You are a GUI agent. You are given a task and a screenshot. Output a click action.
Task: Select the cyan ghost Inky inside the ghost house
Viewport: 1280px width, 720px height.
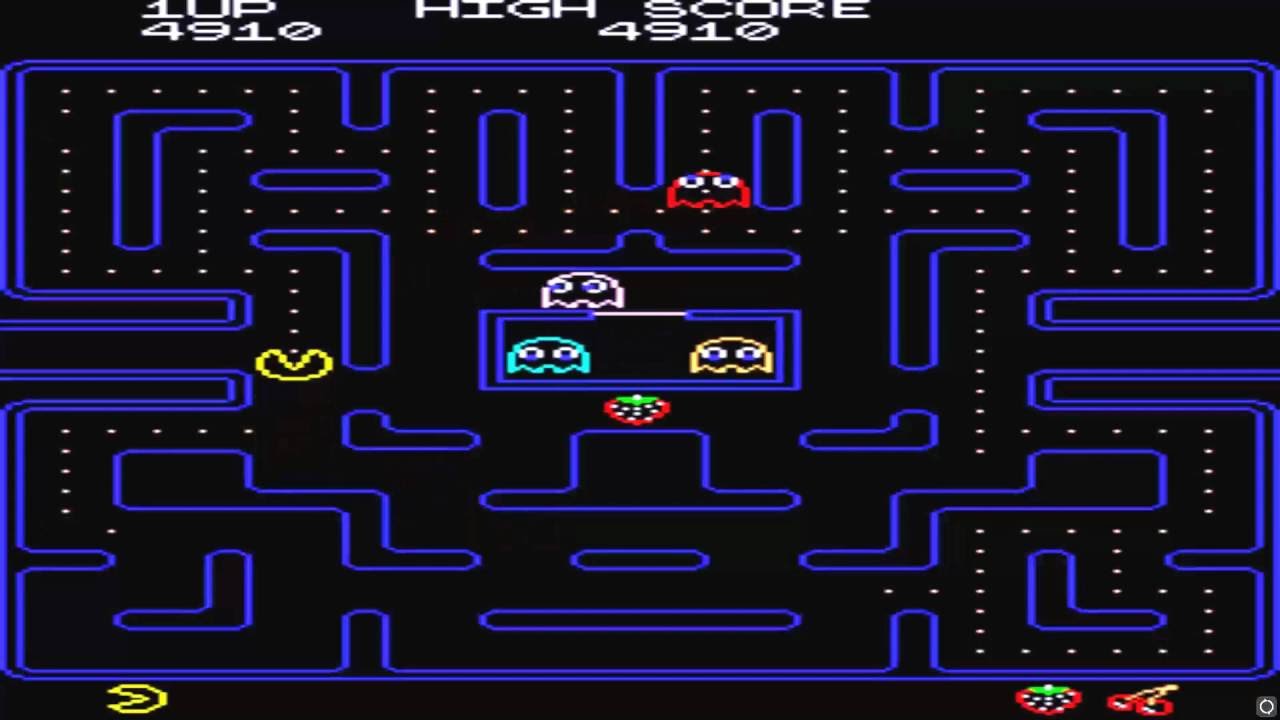[548, 355]
